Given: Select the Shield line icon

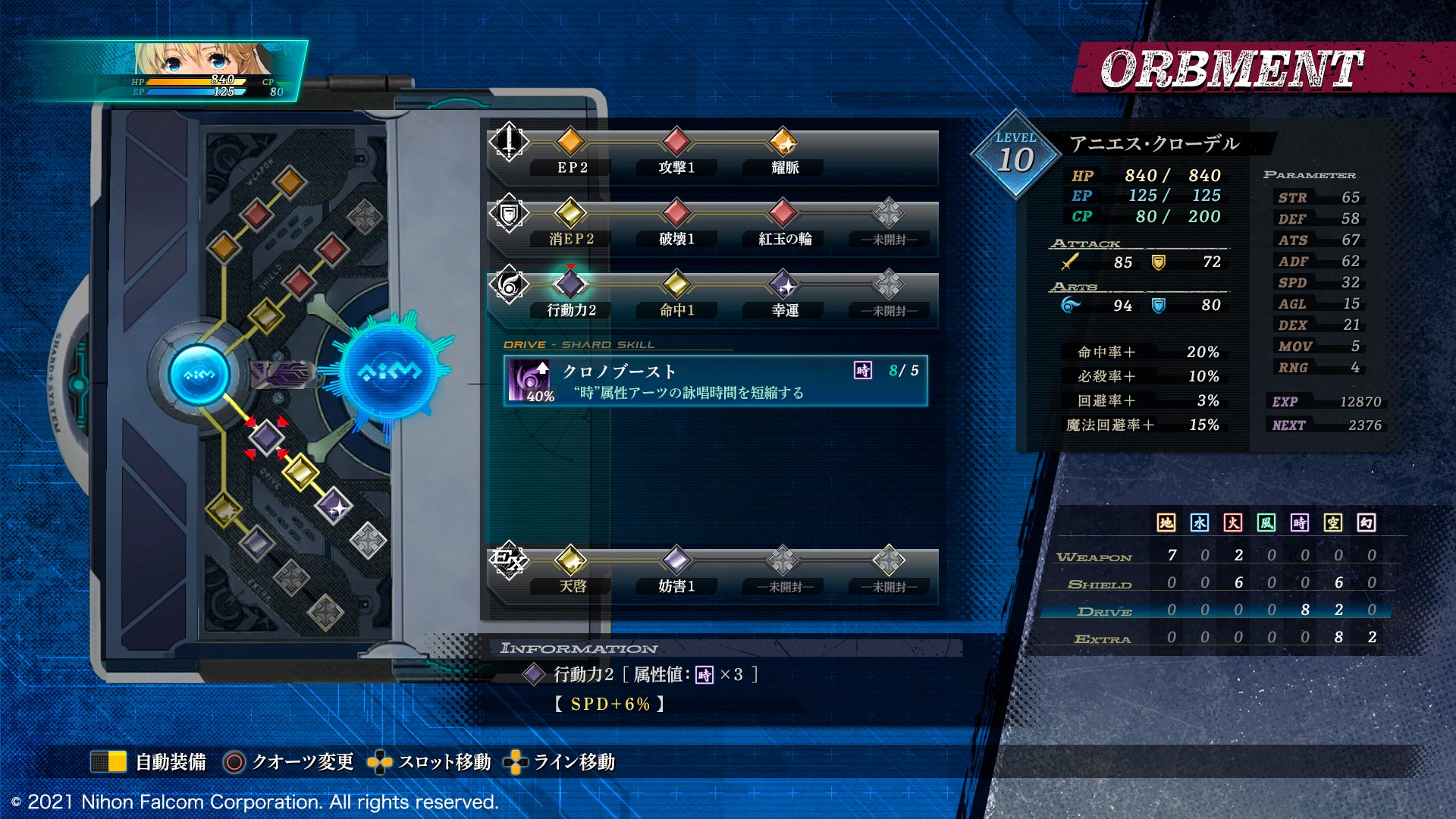Looking at the screenshot, I should 509,214.
